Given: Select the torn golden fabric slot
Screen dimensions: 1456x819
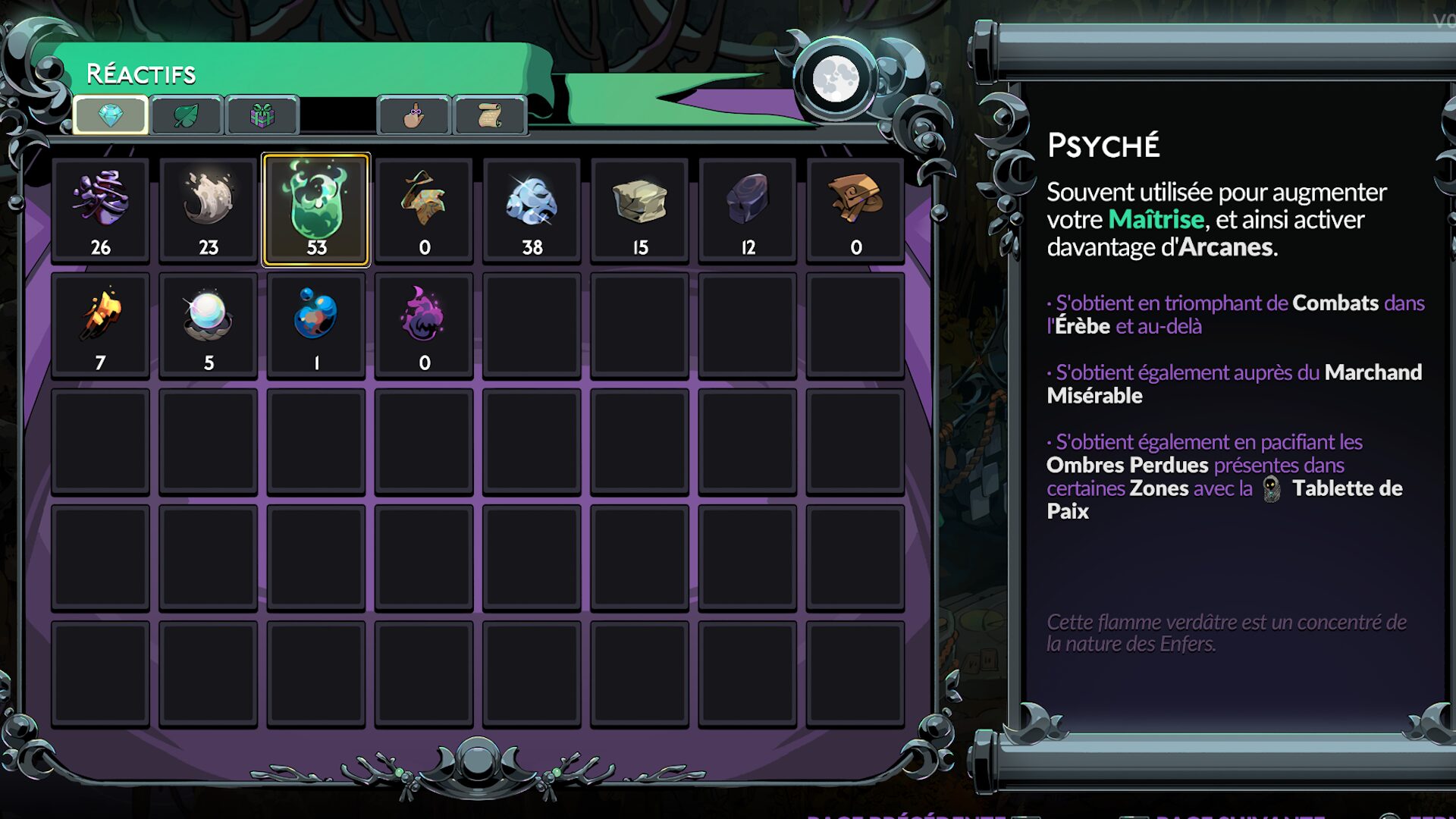Looking at the screenshot, I should (424, 209).
